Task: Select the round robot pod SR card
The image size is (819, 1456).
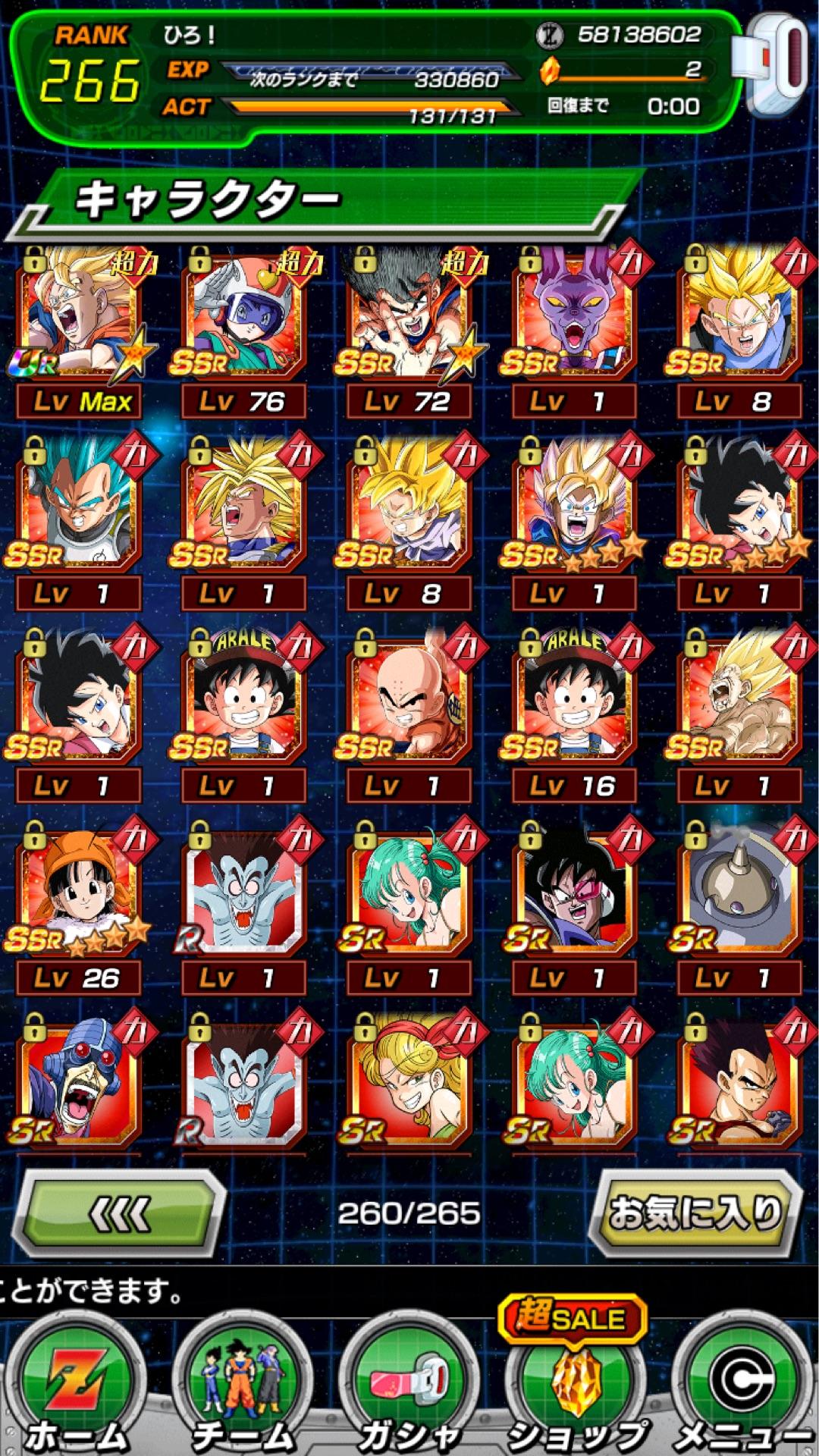Action: coord(739,893)
